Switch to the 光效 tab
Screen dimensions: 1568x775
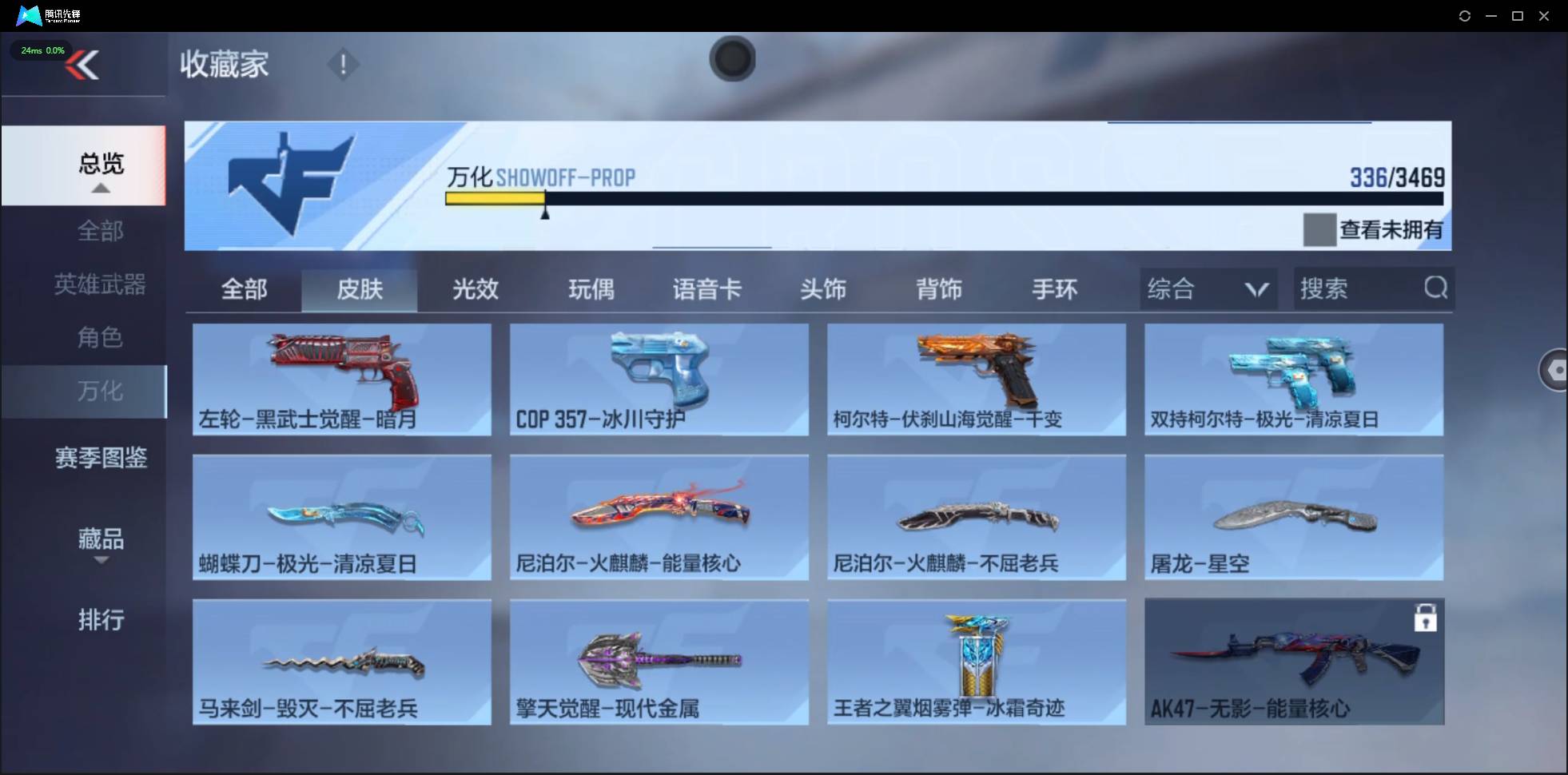pyautogui.click(x=475, y=289)
